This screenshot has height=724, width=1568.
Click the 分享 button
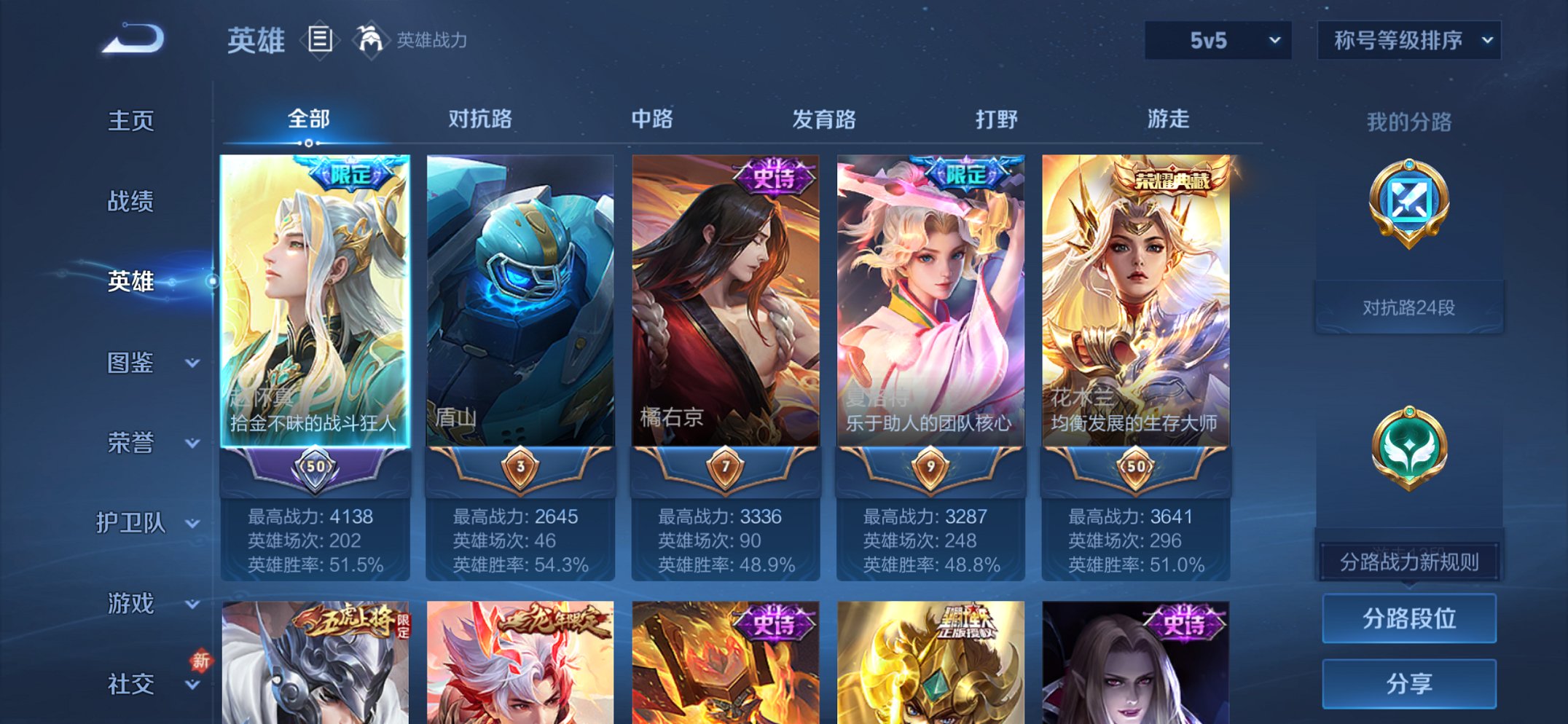coord(1408,682)
